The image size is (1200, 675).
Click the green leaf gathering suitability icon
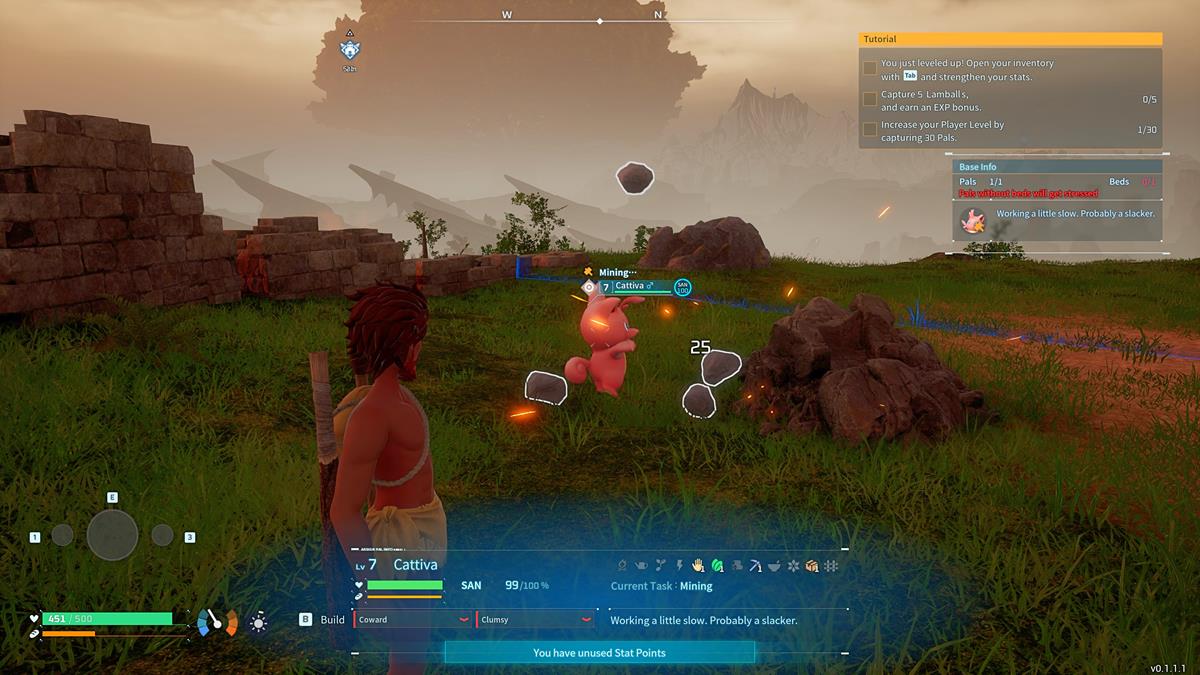pyautogui.click(x=717, y=566)
